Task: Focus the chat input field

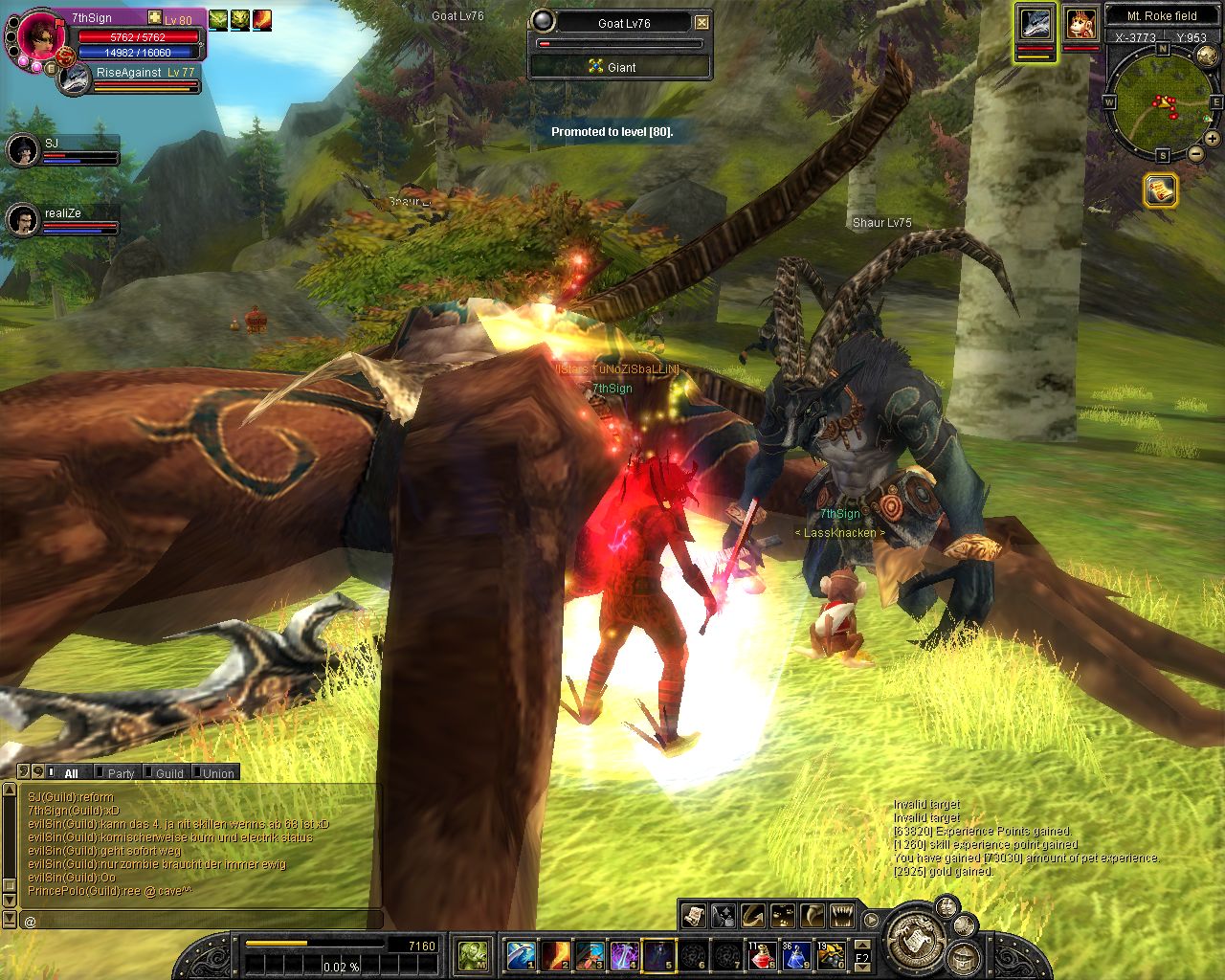Action: (201, 921)
